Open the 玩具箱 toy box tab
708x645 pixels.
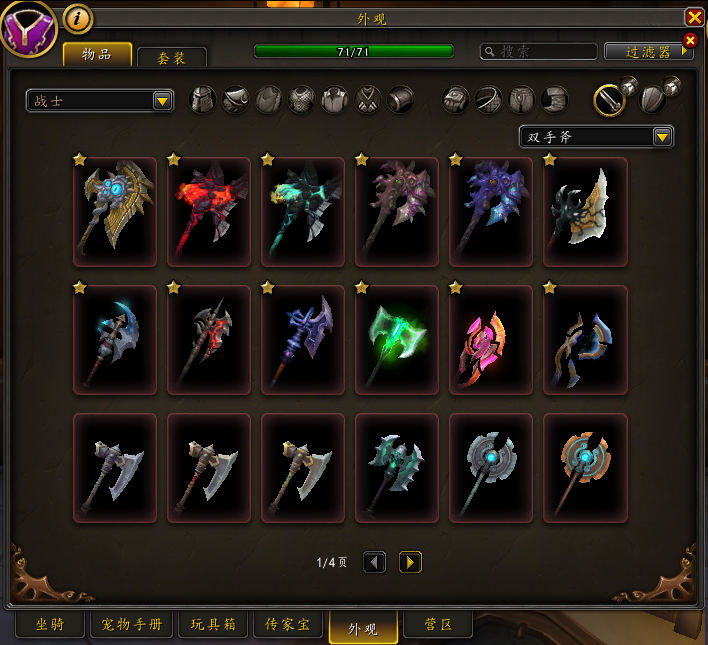pyautogui.click(x=213, y=626)
